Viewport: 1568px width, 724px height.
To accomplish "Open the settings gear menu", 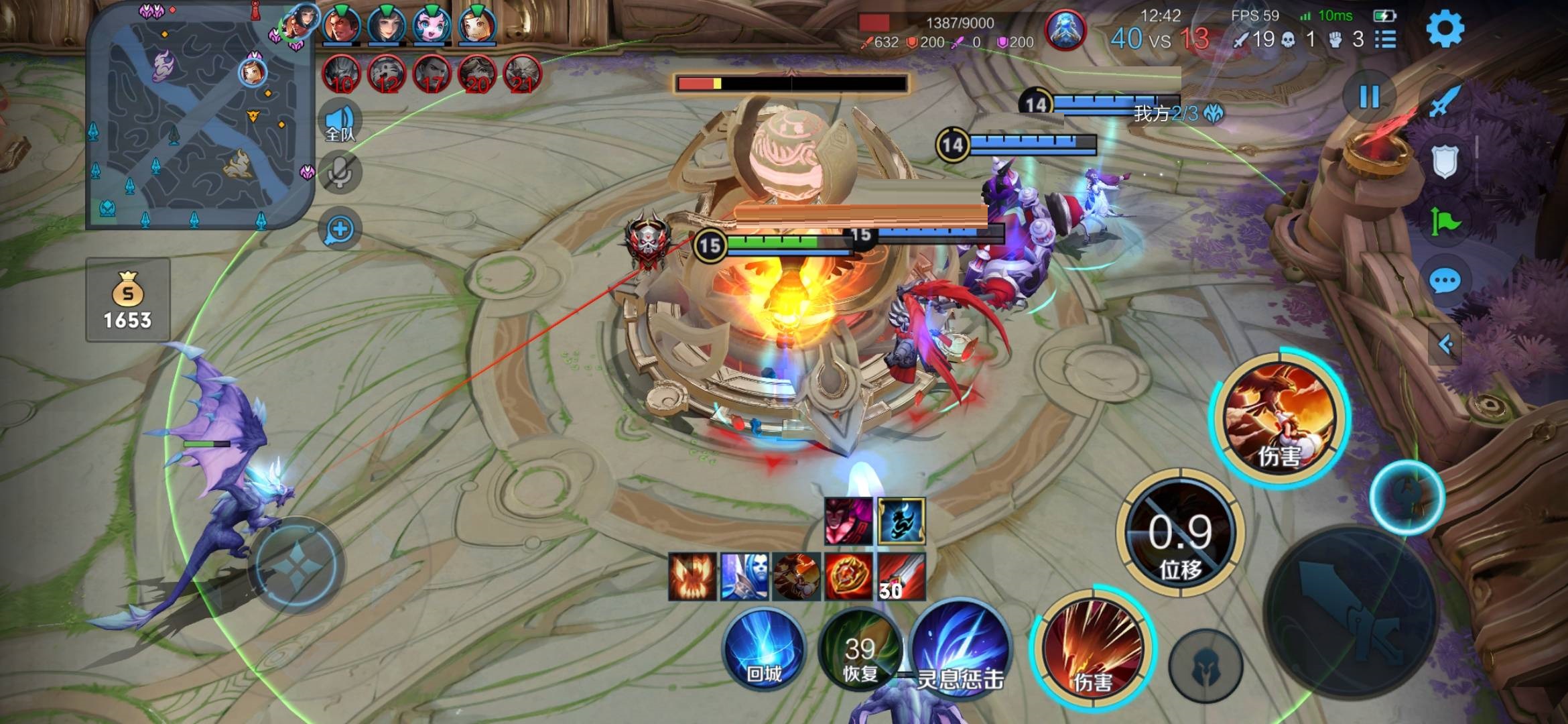I will (1445, 29).
